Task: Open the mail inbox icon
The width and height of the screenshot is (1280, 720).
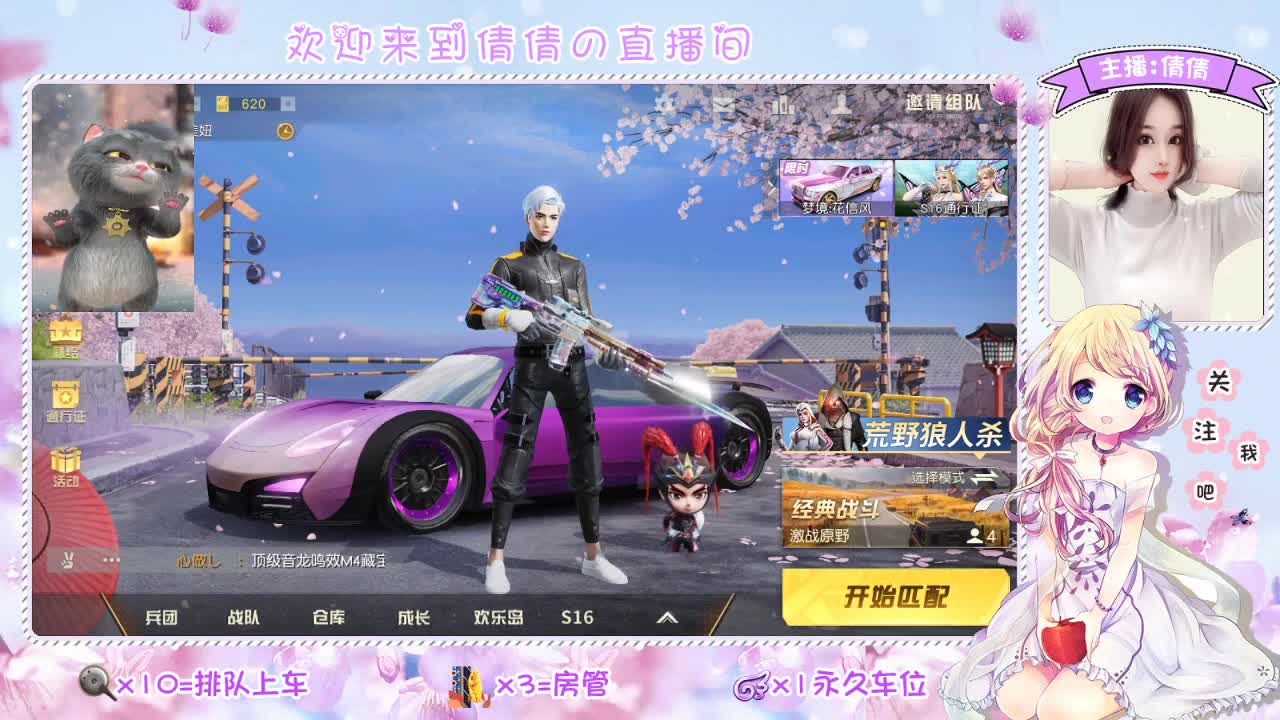Action: pos(723,103)
